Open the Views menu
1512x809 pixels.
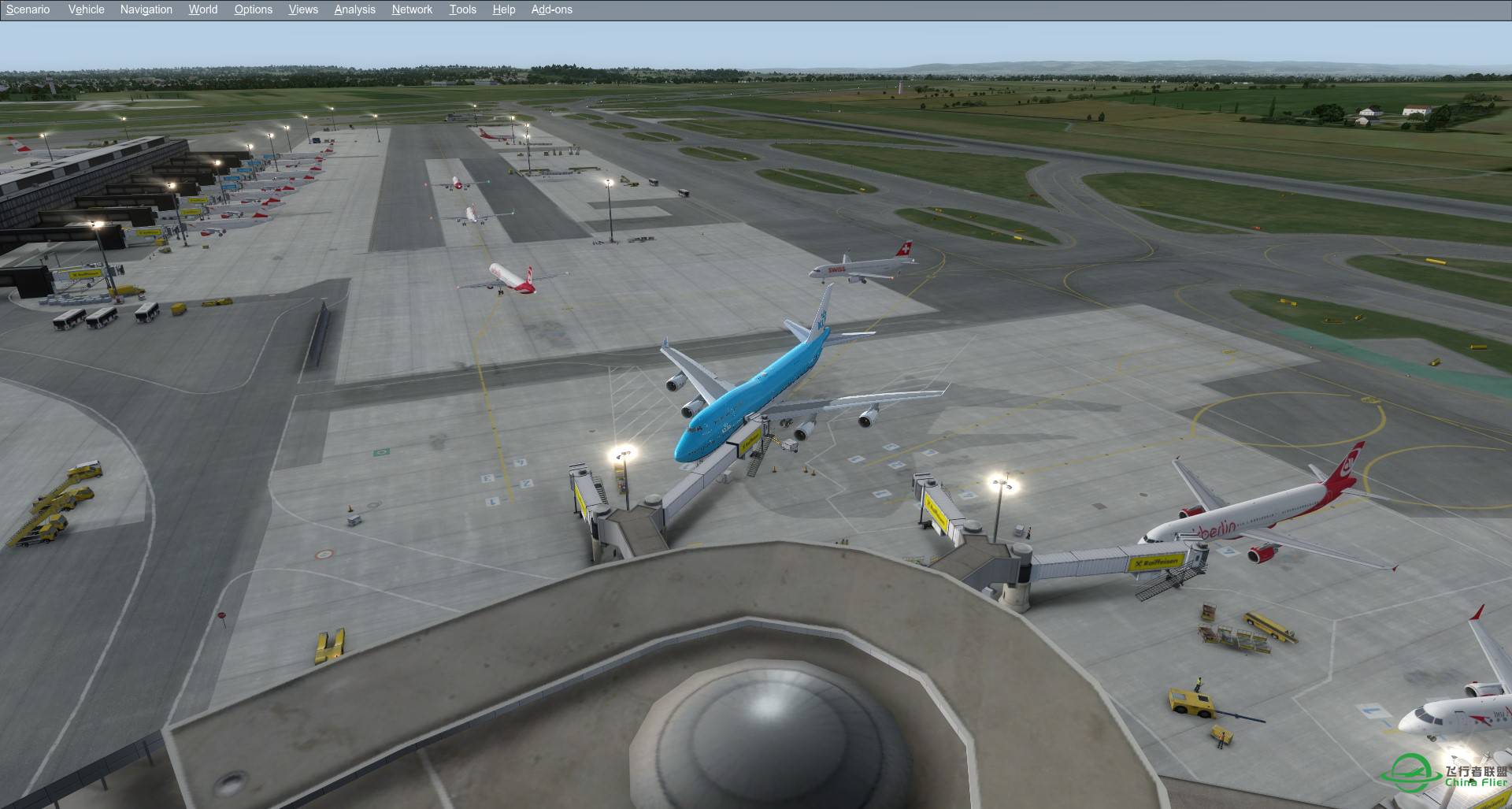(x=302, y=9)
